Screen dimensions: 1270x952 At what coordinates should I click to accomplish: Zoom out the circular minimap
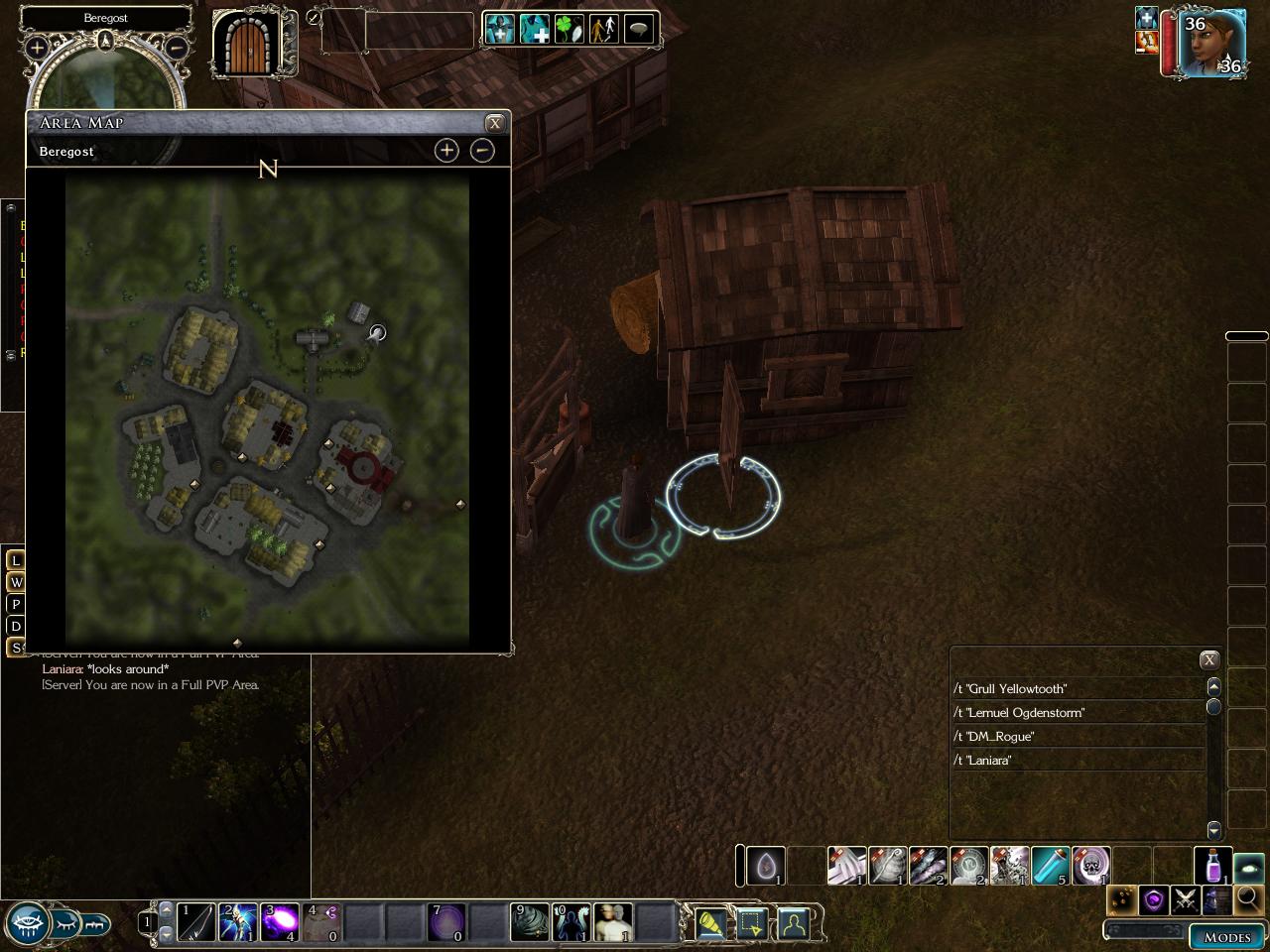[x=177, y=47]
